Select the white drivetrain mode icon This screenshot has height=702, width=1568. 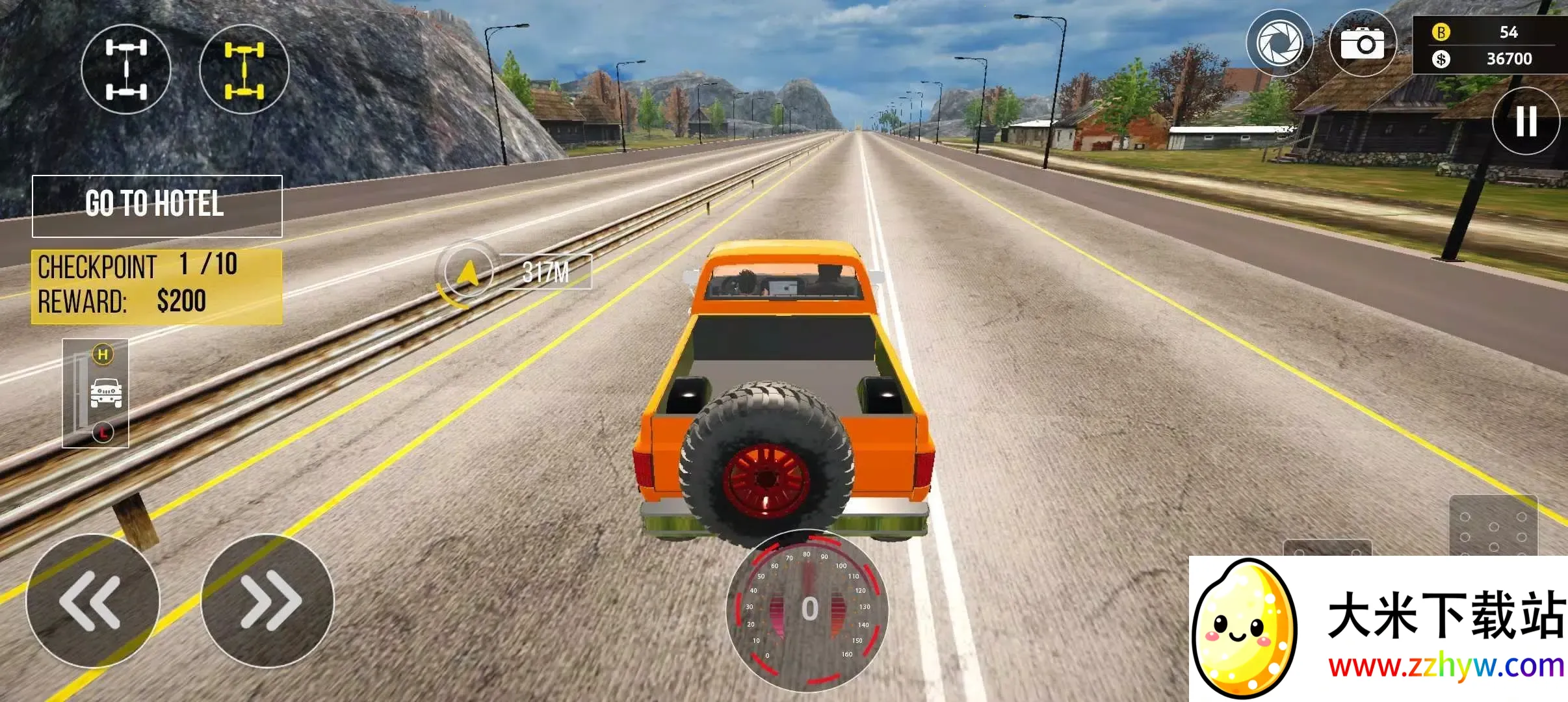click(125, 69)
